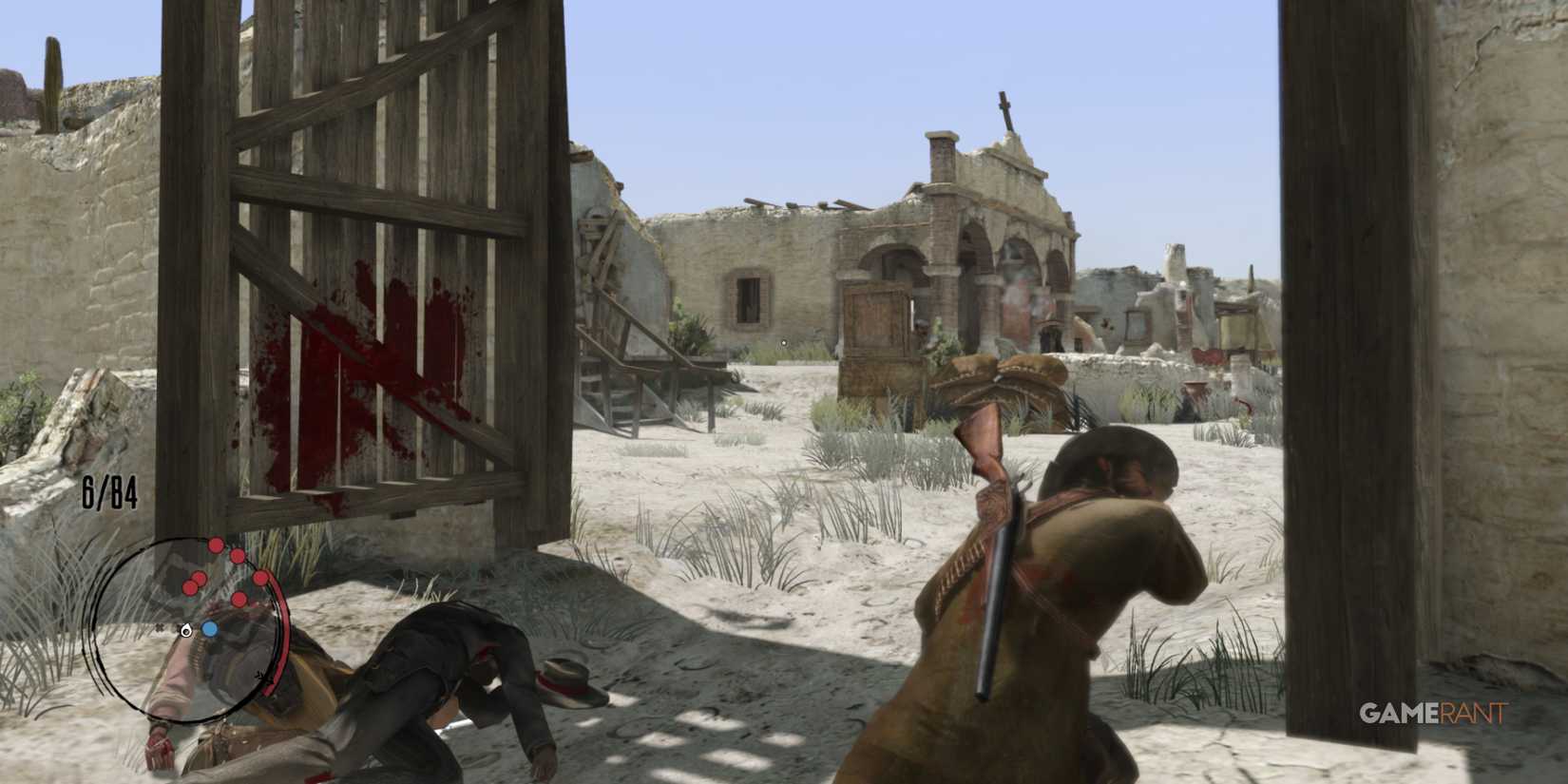Click the topmost enemy dot on the radar
This screenshot has width=1568, height=784.
[216, 545]
